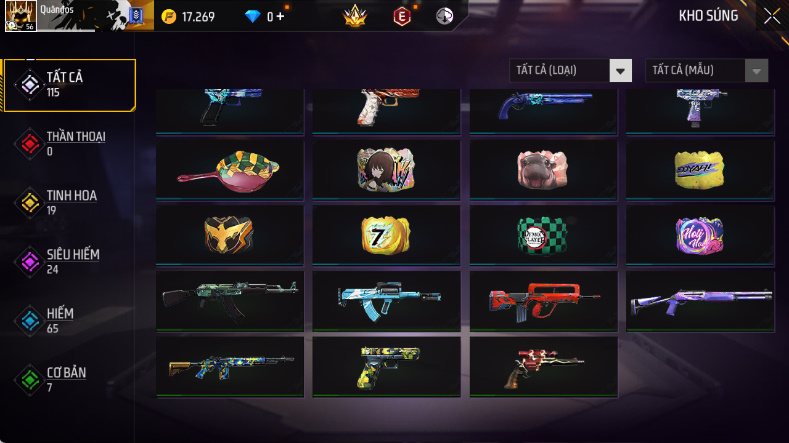789x443 pixels.
Task: Switch to the Thần Thoại rarity tab
Action: (x=68, y=143)
